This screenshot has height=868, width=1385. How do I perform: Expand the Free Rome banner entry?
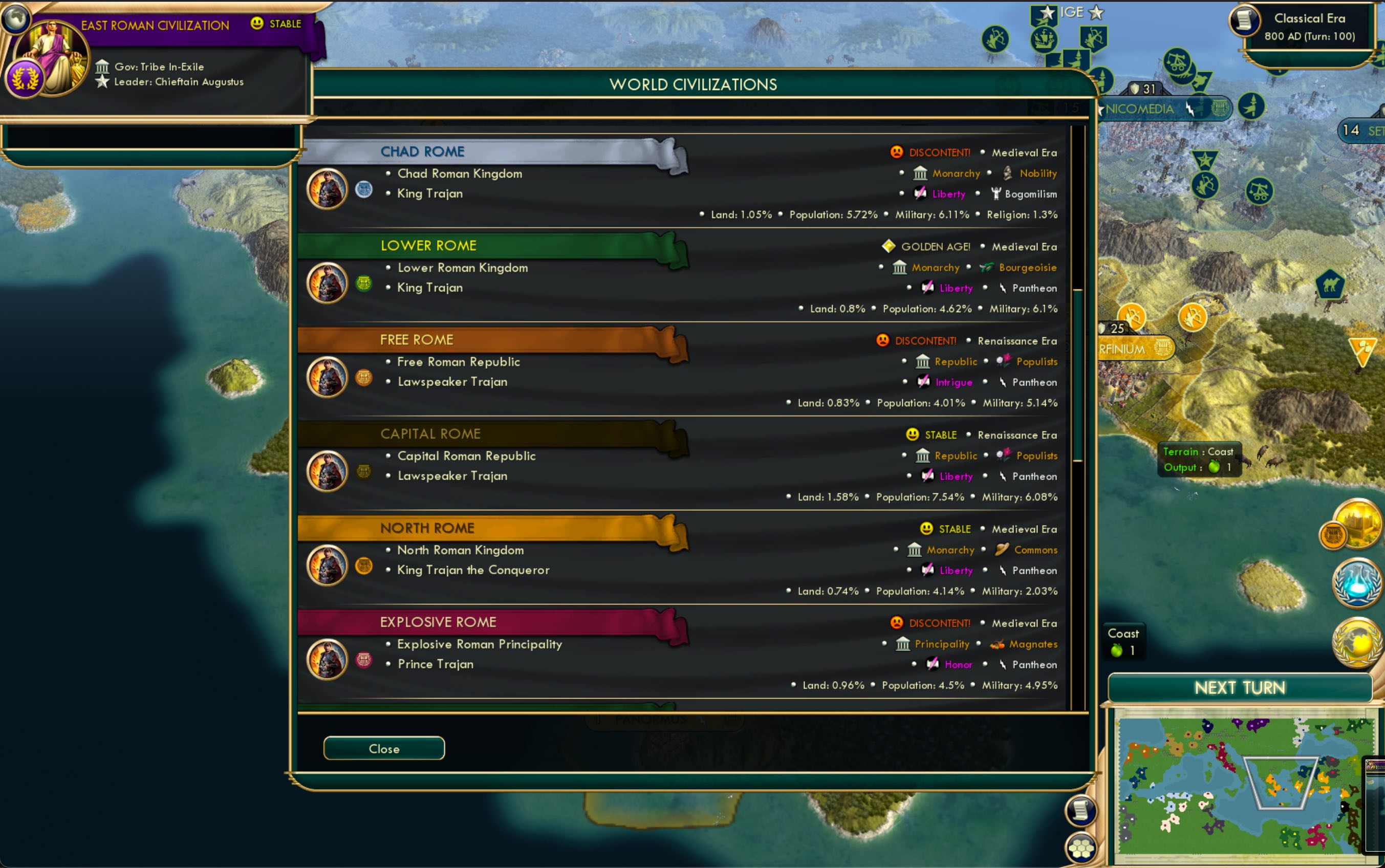[x=416, y=339]
